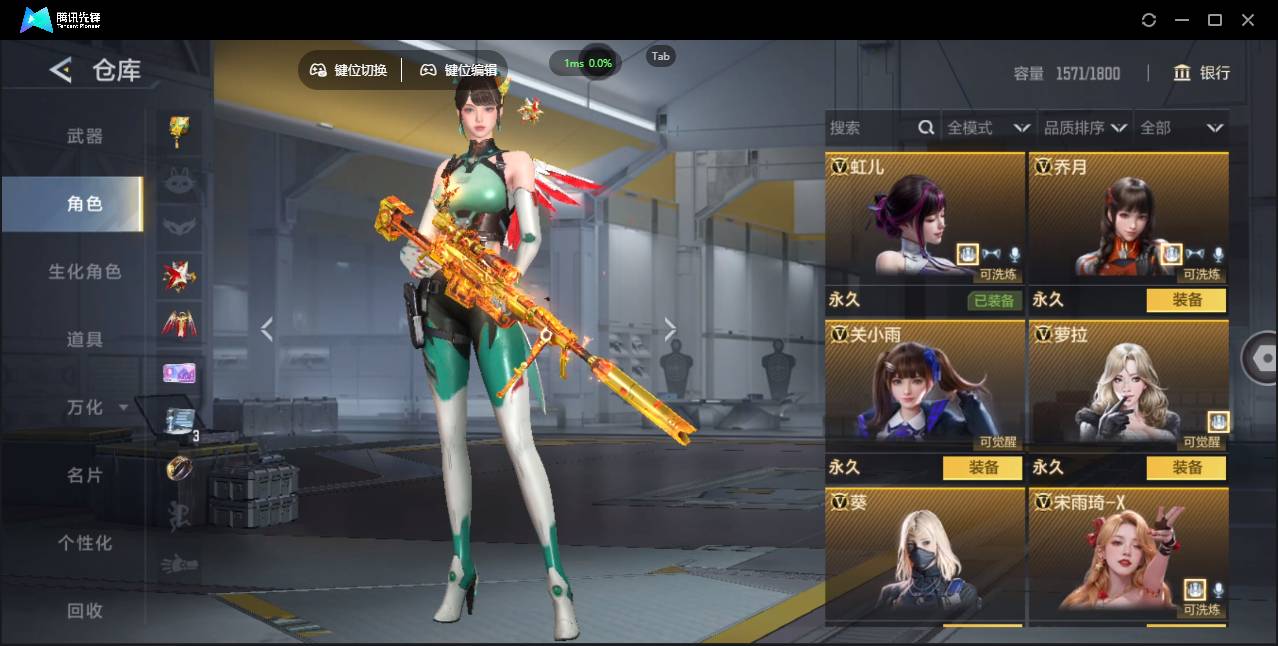Screen dimensions: 1278x646
Task: Choose the 宋雨琦-X character card
Action: pos(1128,555)
